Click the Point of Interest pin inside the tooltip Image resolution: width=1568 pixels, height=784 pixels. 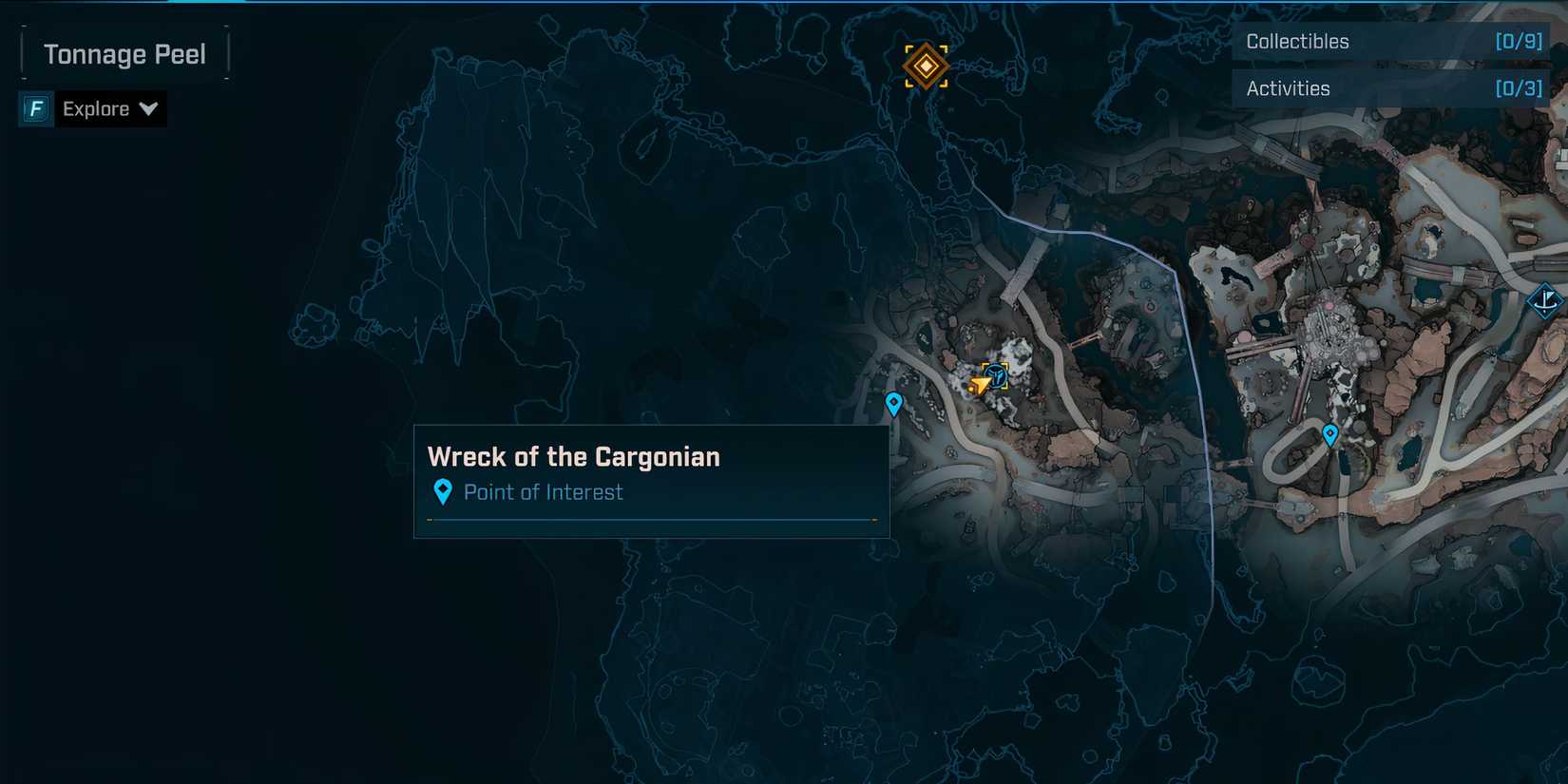(x=443, y=491)
